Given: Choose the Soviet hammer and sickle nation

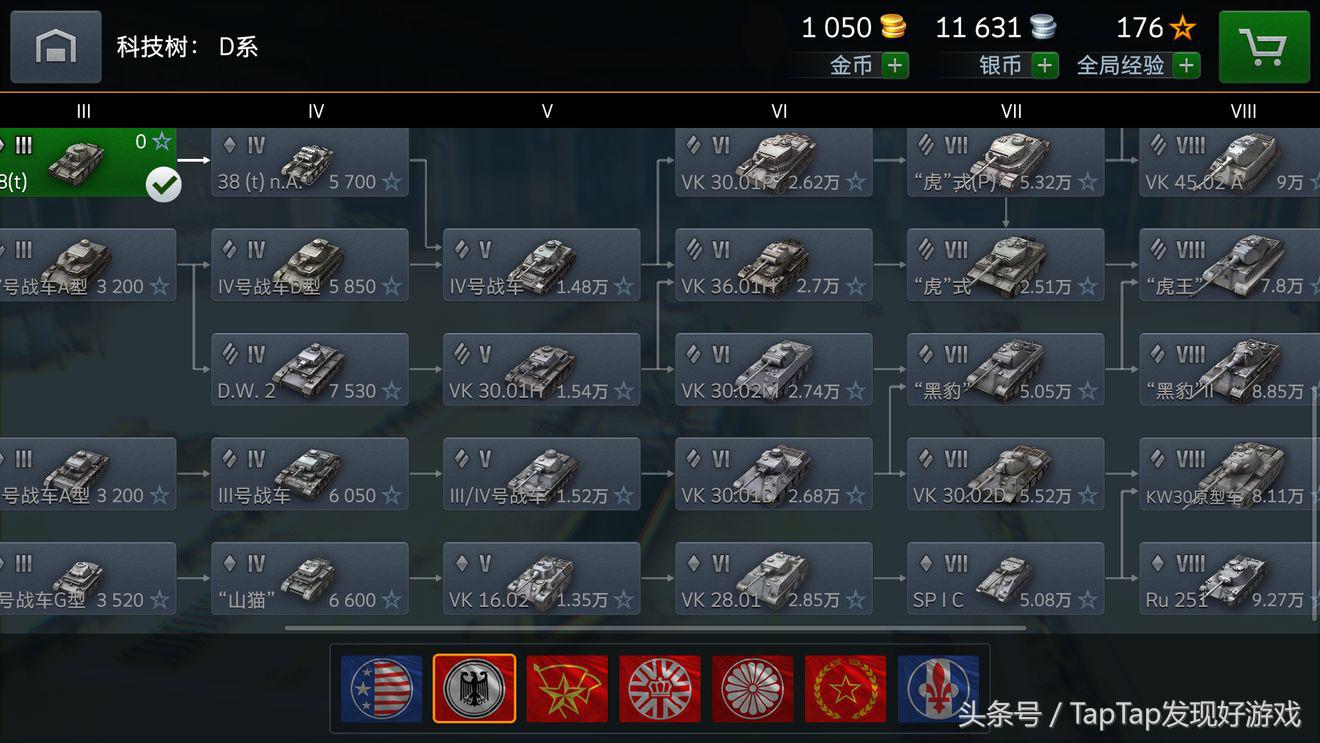Looking at the screenshot, I should pyautogui.click(x=567, y=688).
